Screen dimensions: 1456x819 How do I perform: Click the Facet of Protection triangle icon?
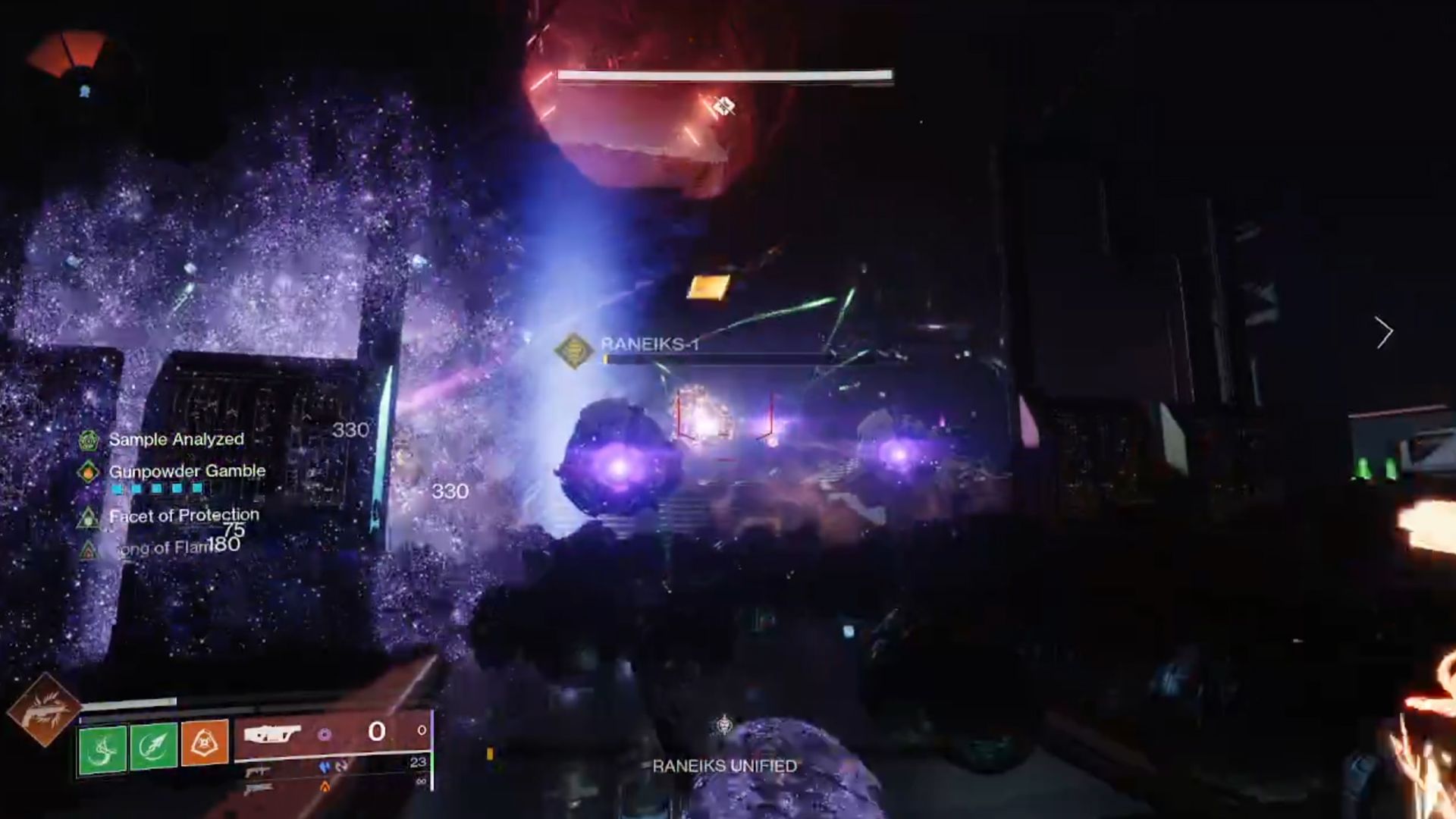tap(90, 519)
